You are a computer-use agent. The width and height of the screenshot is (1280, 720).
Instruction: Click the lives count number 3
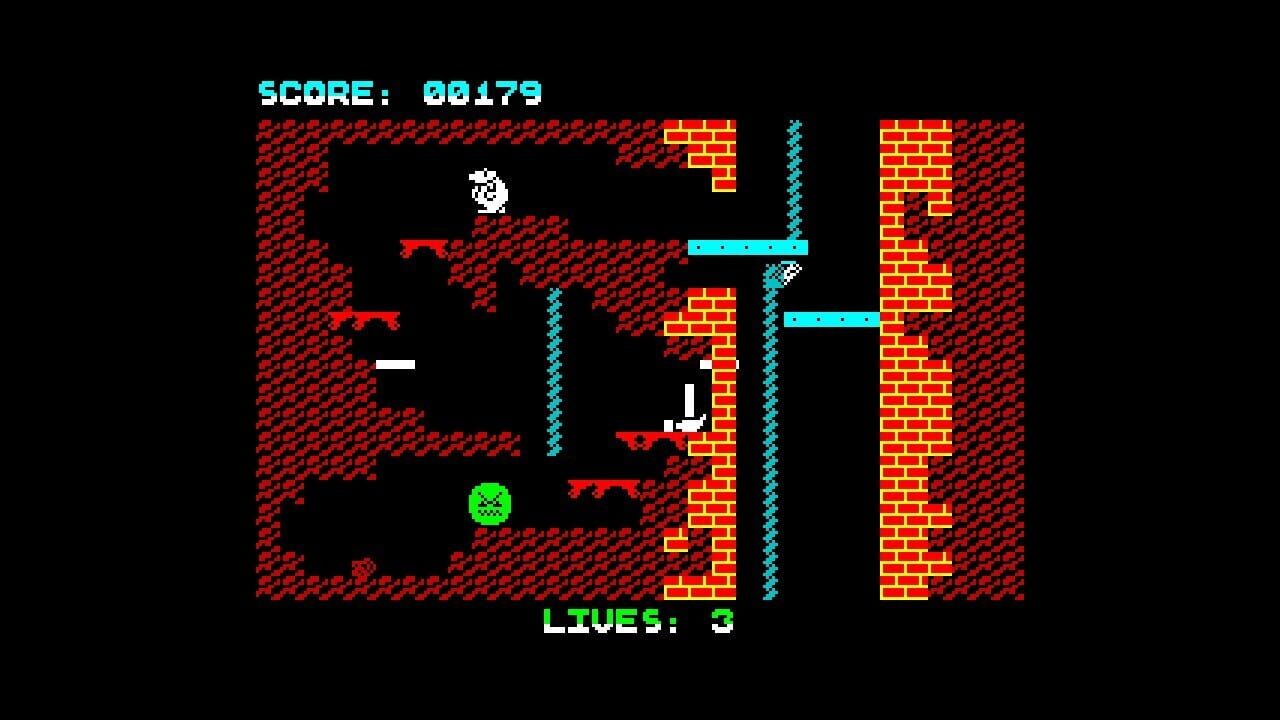[726, 620]
